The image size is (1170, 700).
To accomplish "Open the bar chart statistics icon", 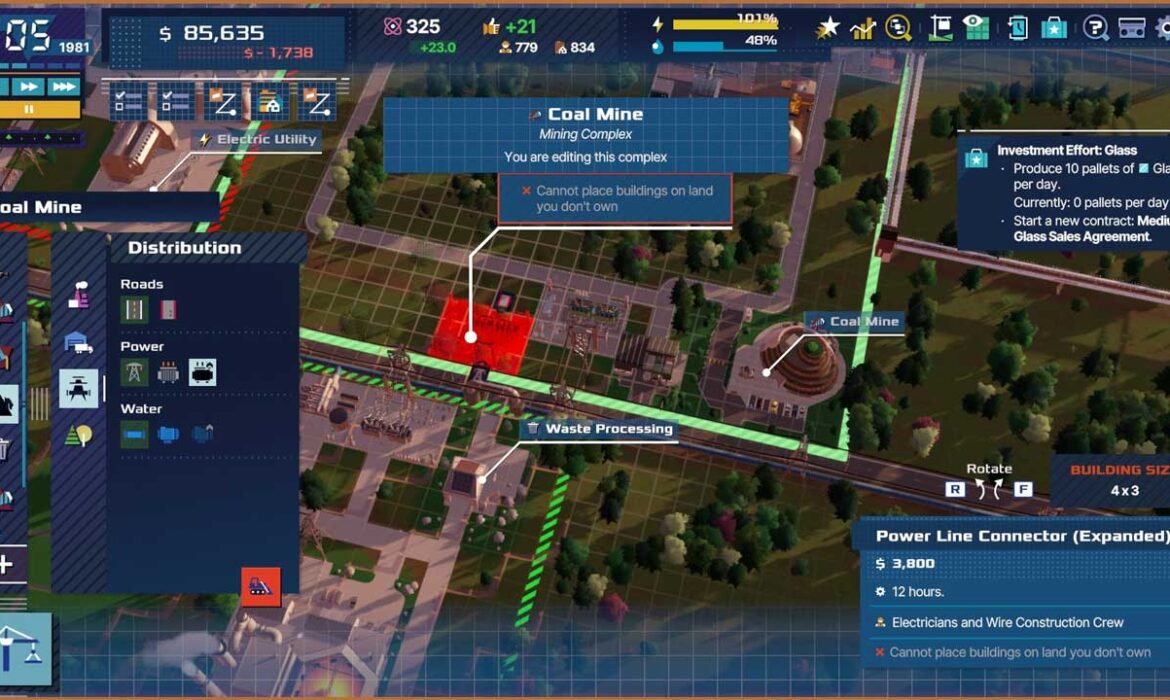I will (862, 28).
